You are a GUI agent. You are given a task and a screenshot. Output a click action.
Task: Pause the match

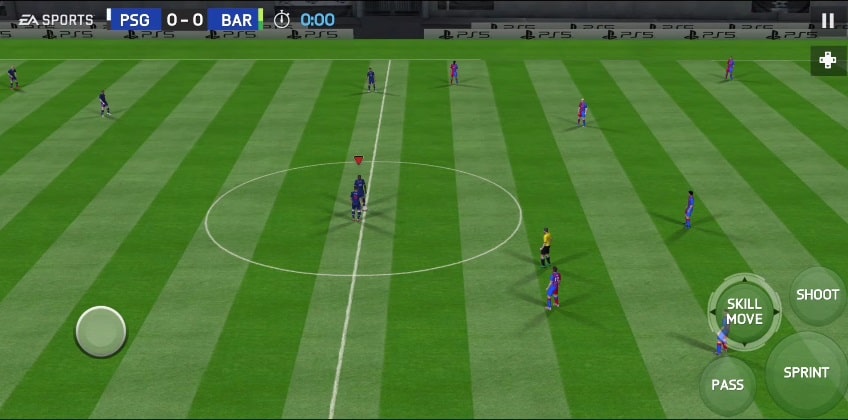(827, 20)
